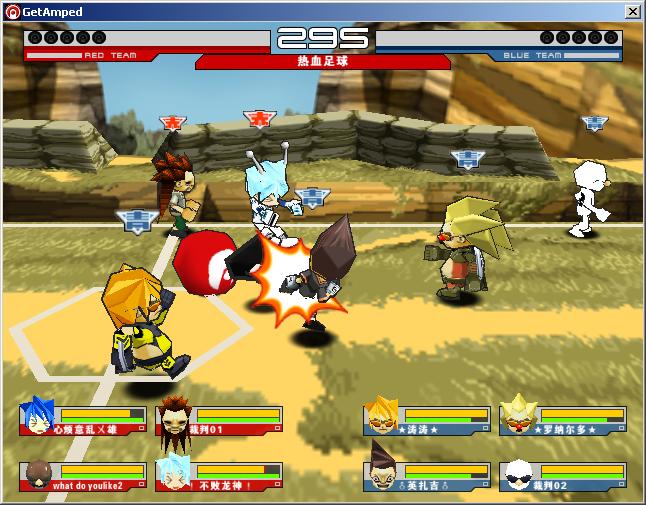
Task: Pick the 涛涛 blue team player panel
Action: pos(427,420)
